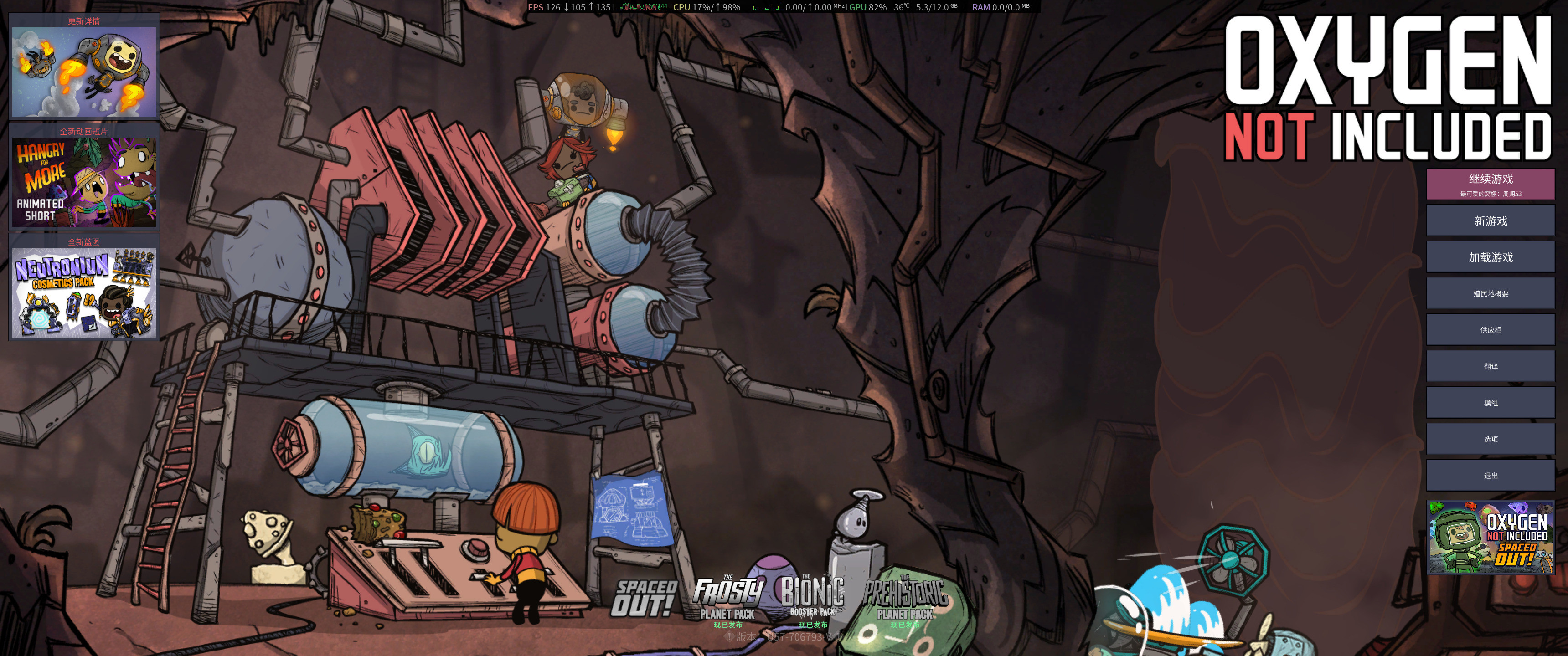
Task: Open the supply closet (供应柜)
Action: click(x=1490, y=330)
